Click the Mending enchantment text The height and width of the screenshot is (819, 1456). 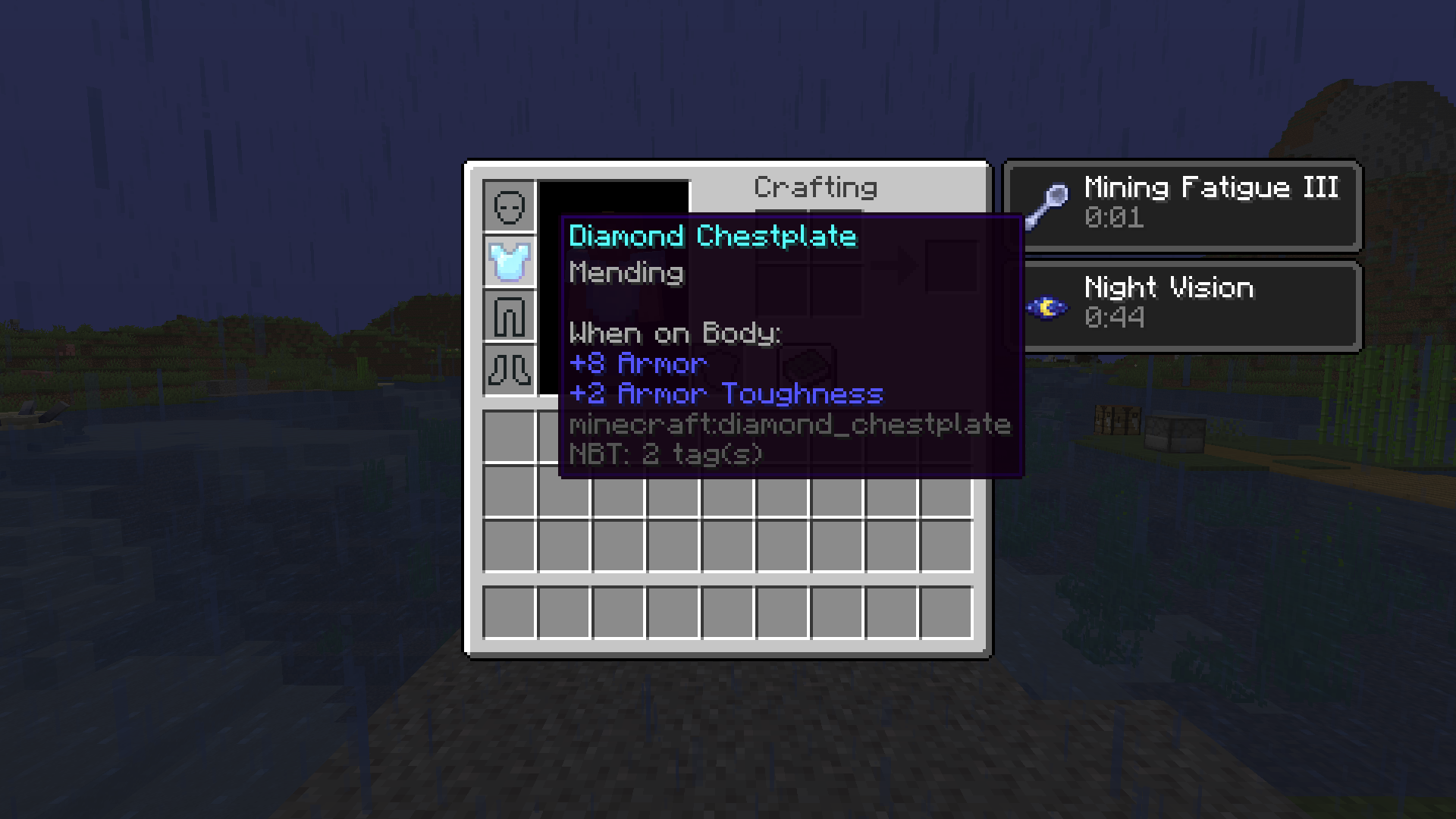(x=625, y=273)
